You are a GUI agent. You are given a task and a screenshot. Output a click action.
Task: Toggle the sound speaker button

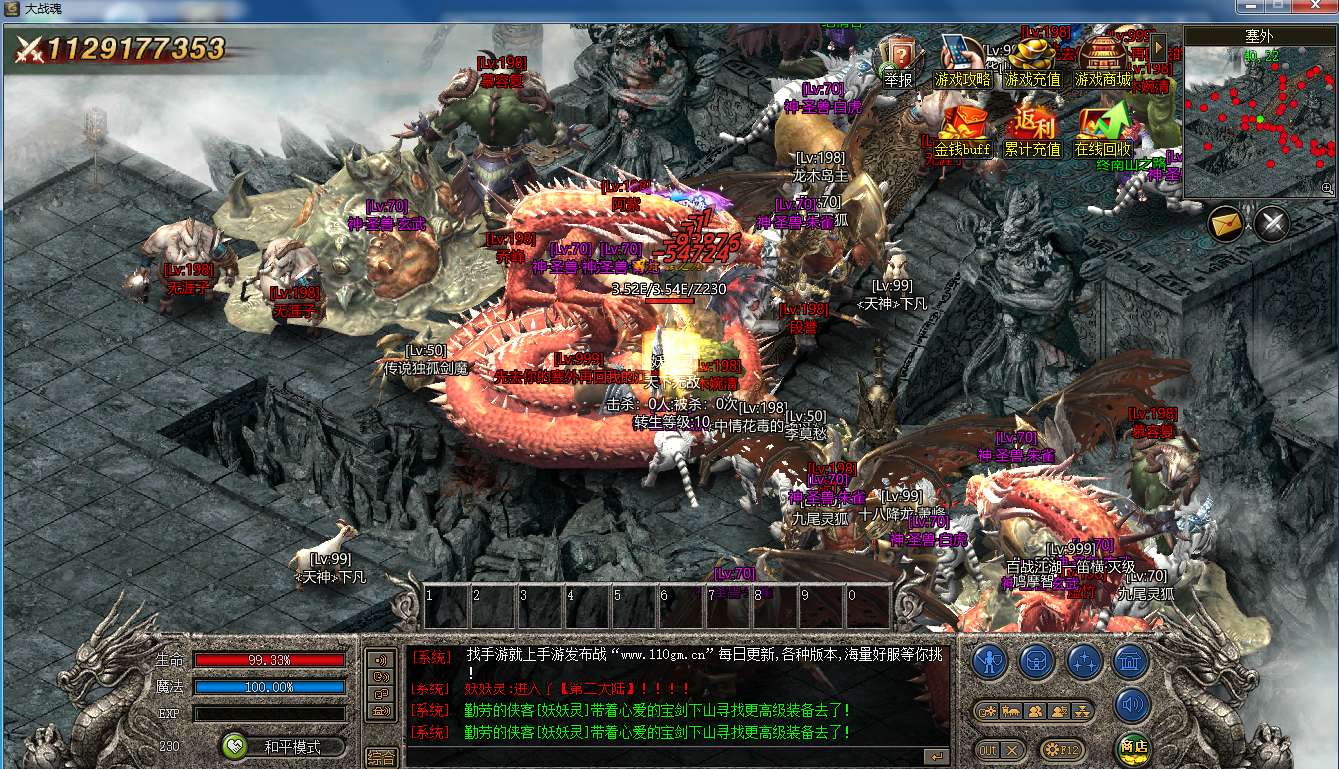[x=1131, y=705]
